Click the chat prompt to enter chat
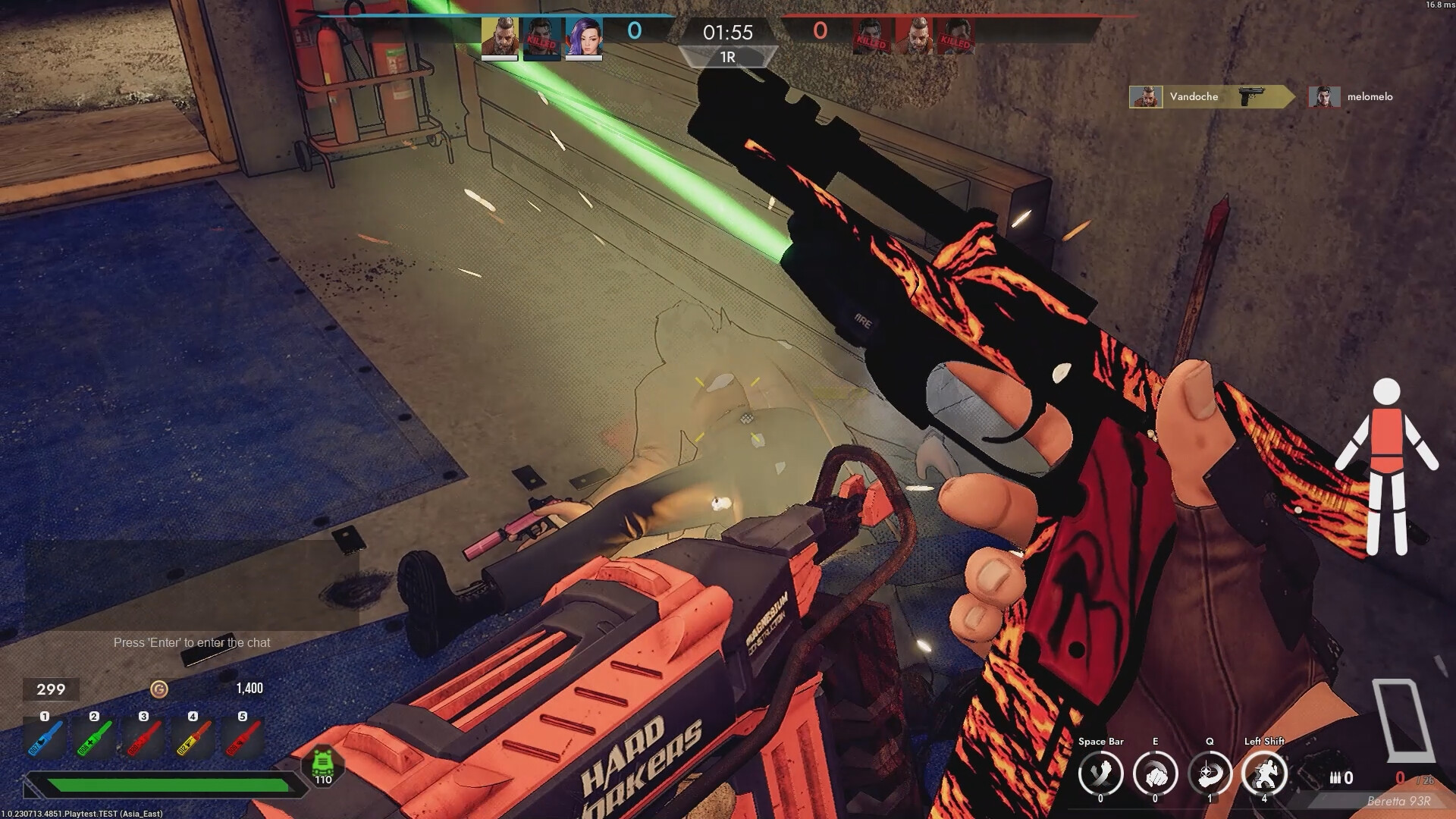Image resolution: width=1456 pixels, height=819 pixels. 192,642
